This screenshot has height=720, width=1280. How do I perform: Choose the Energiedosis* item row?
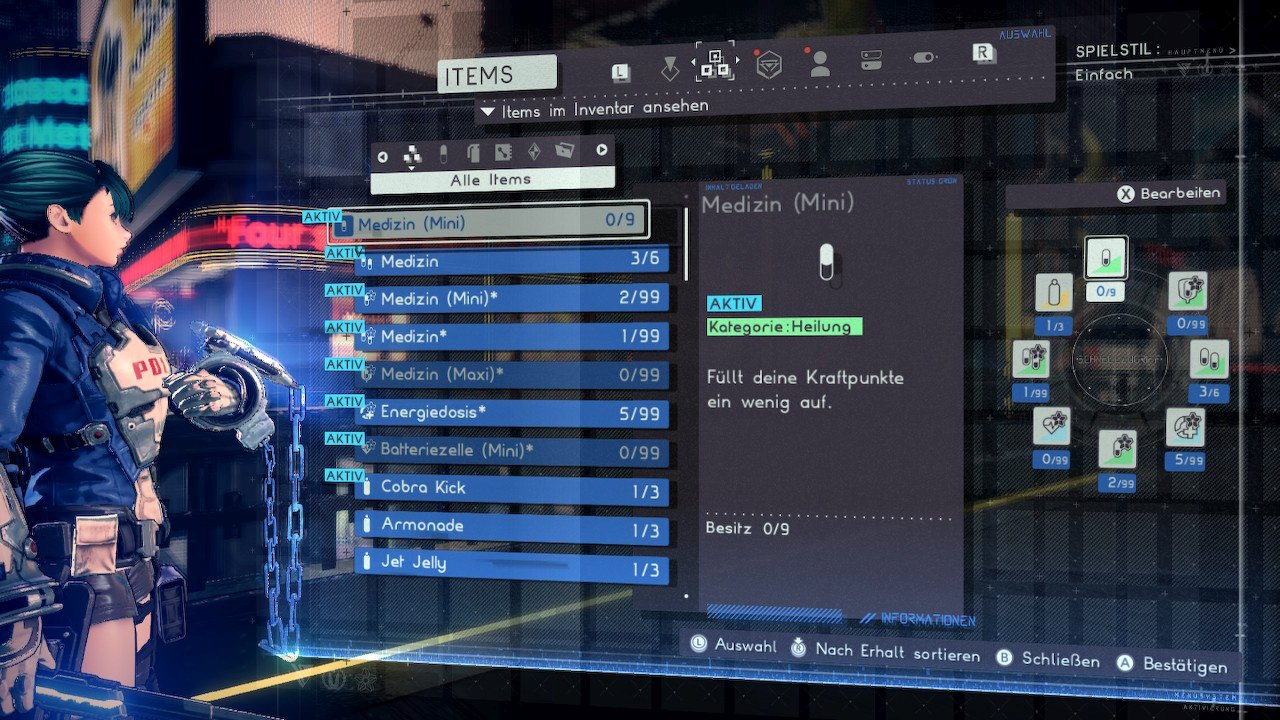(512, 412)
